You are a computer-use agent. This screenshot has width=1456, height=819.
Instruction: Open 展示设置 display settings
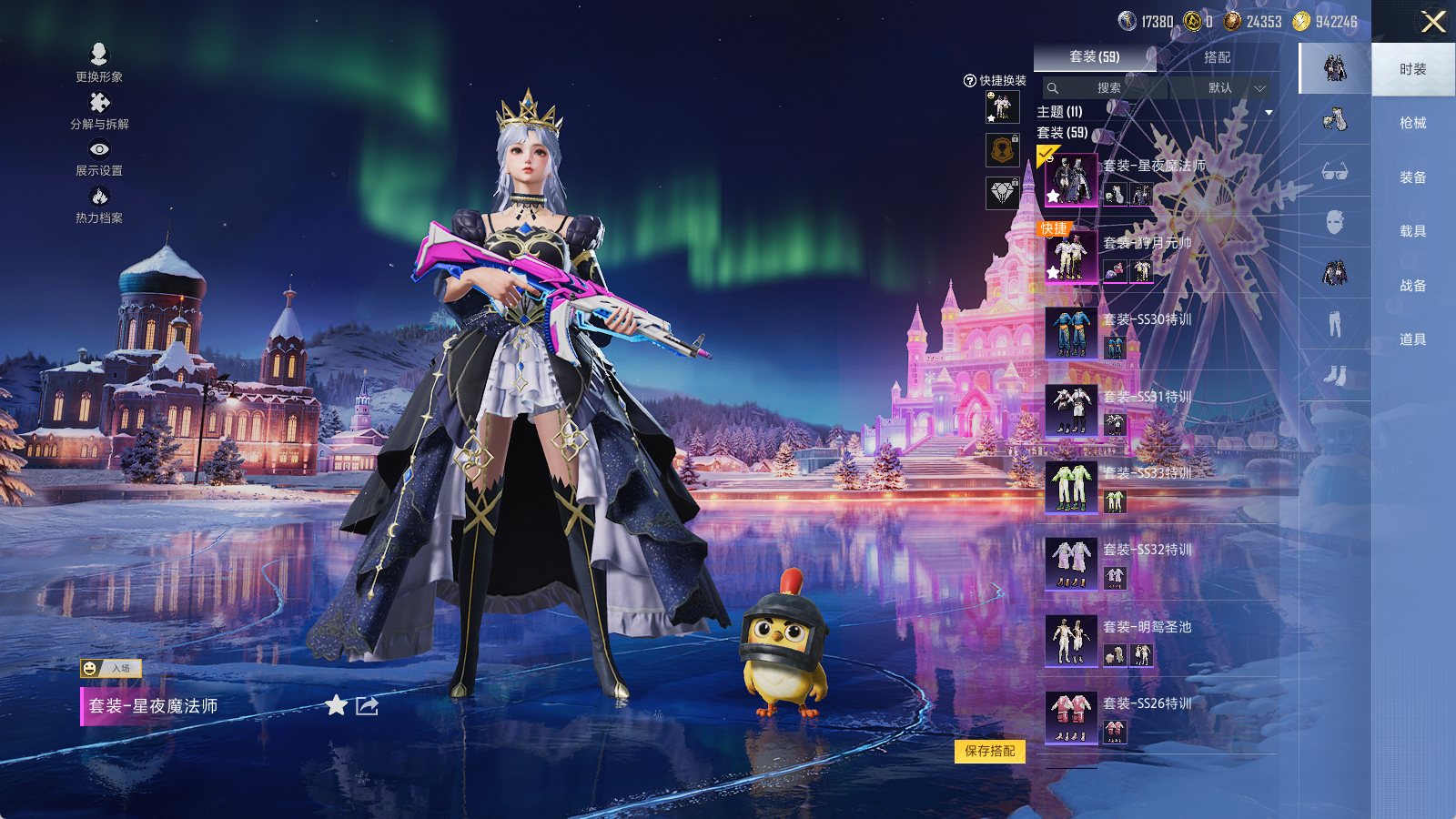tap(99, 157)
